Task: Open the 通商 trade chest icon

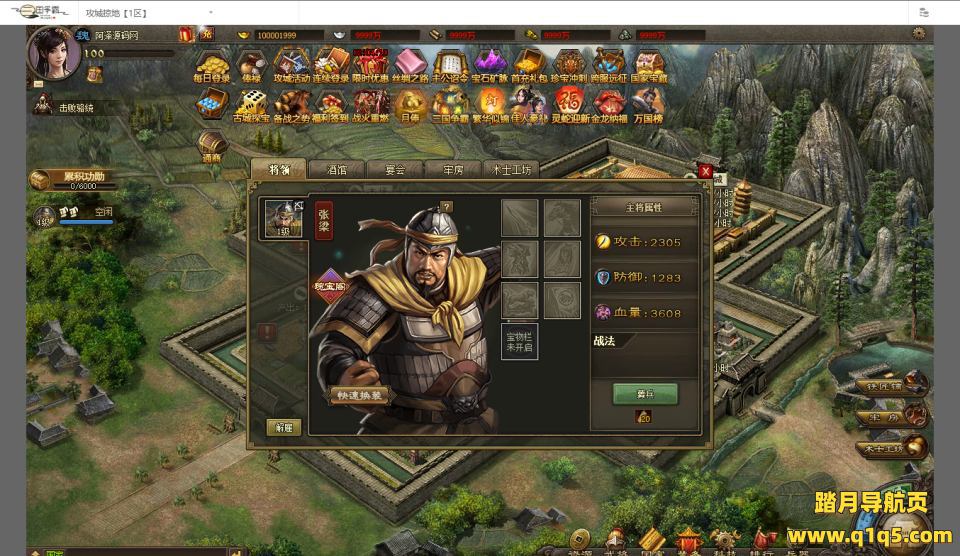Action: coord(212,144)
